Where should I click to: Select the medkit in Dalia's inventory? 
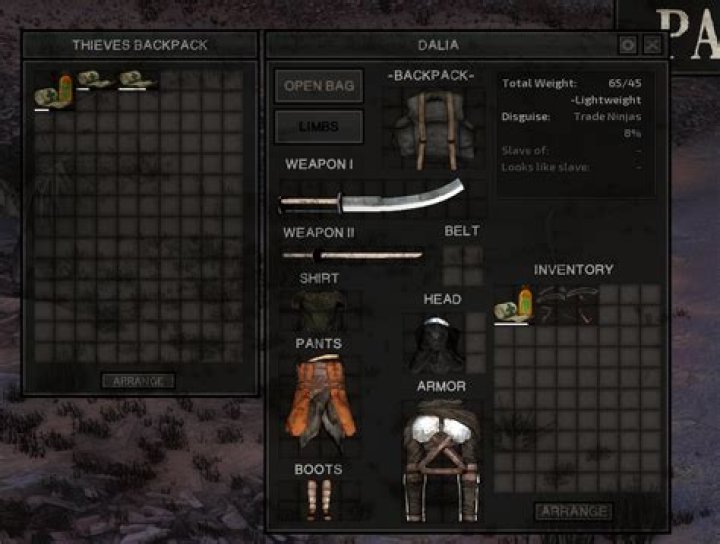513,305
